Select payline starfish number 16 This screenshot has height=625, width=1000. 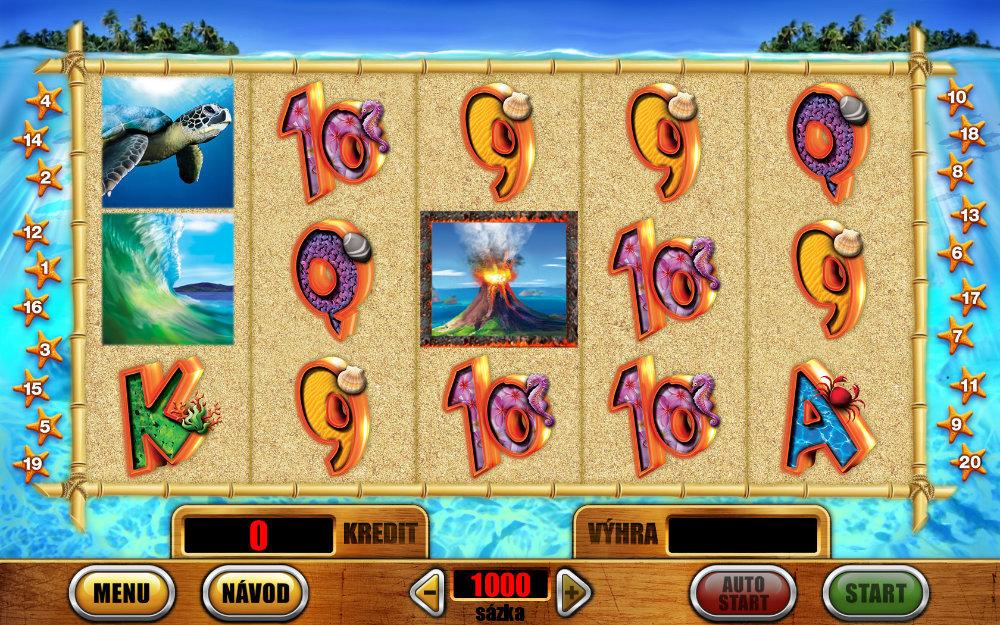(x=33, y=307)
